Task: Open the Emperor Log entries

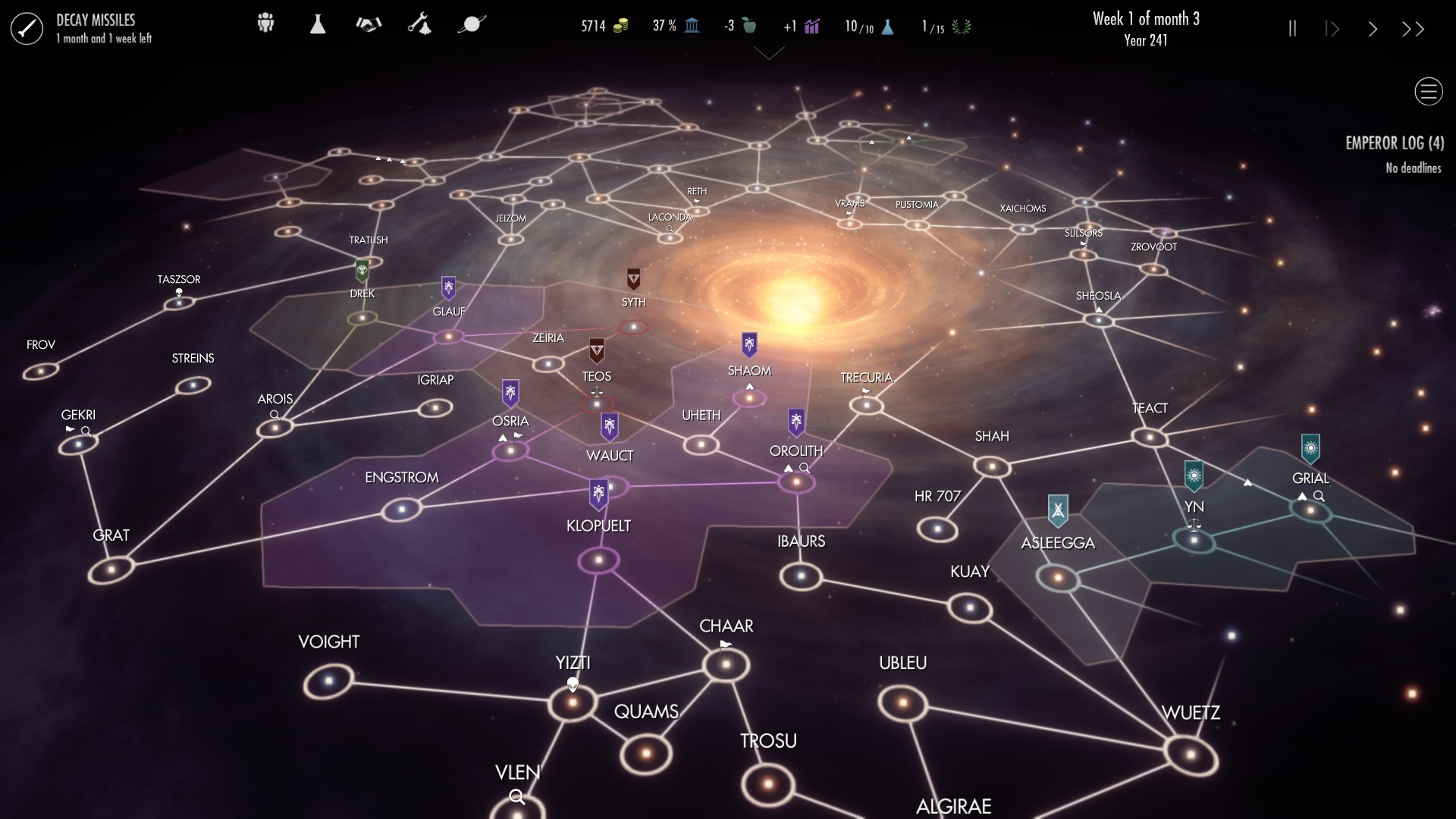Action: pos(1395,143)
